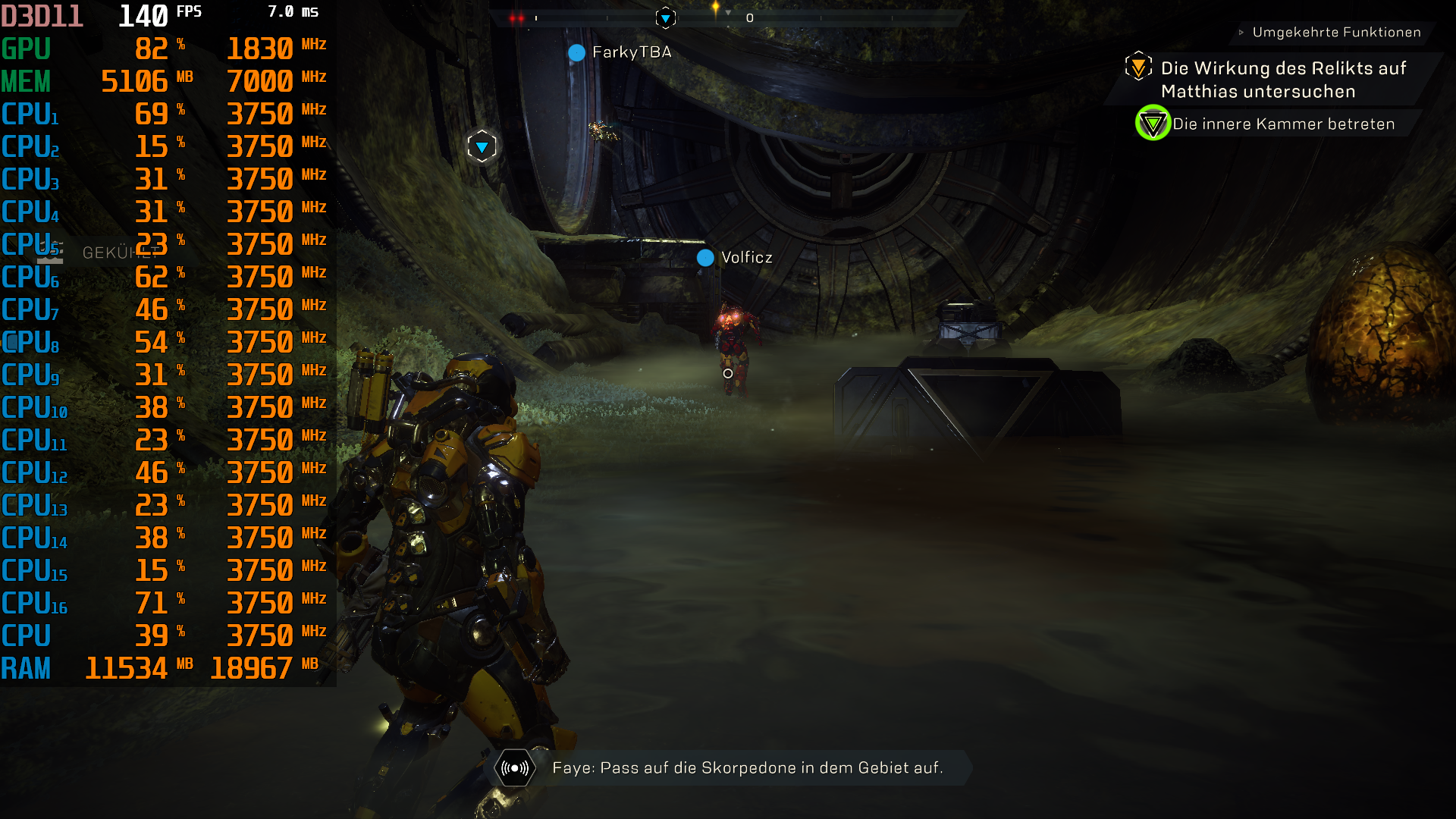Screen dimensions: 1456x819
Task: Click the yellow event marker on the compass
Action: tap(714, 6)
